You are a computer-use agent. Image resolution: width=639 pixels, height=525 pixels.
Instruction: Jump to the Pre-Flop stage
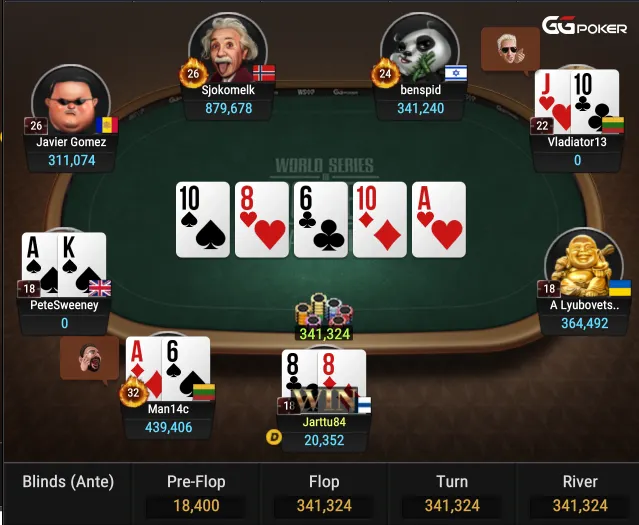tap(194, 494)
